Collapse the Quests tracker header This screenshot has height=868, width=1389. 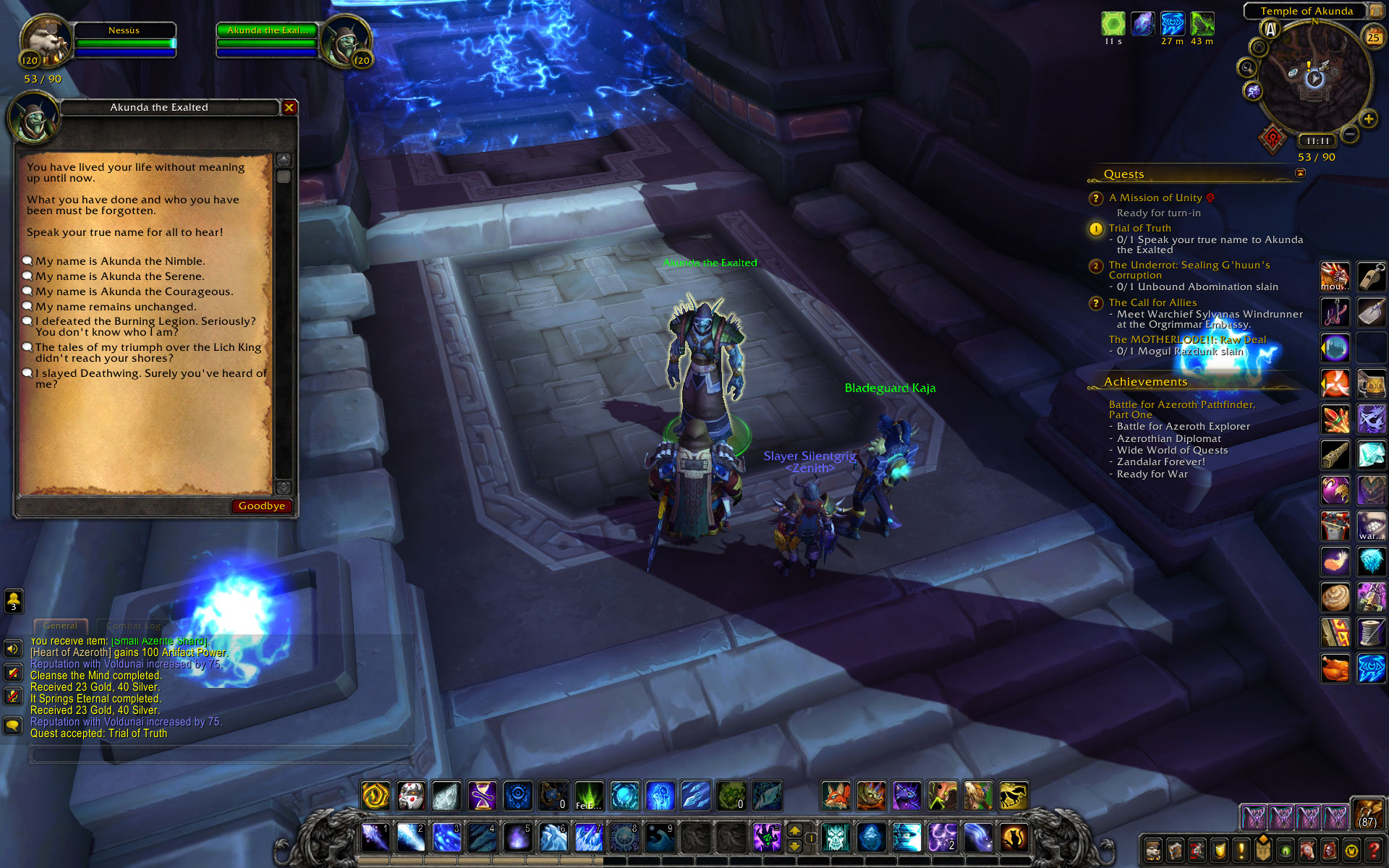[1300, 173]
